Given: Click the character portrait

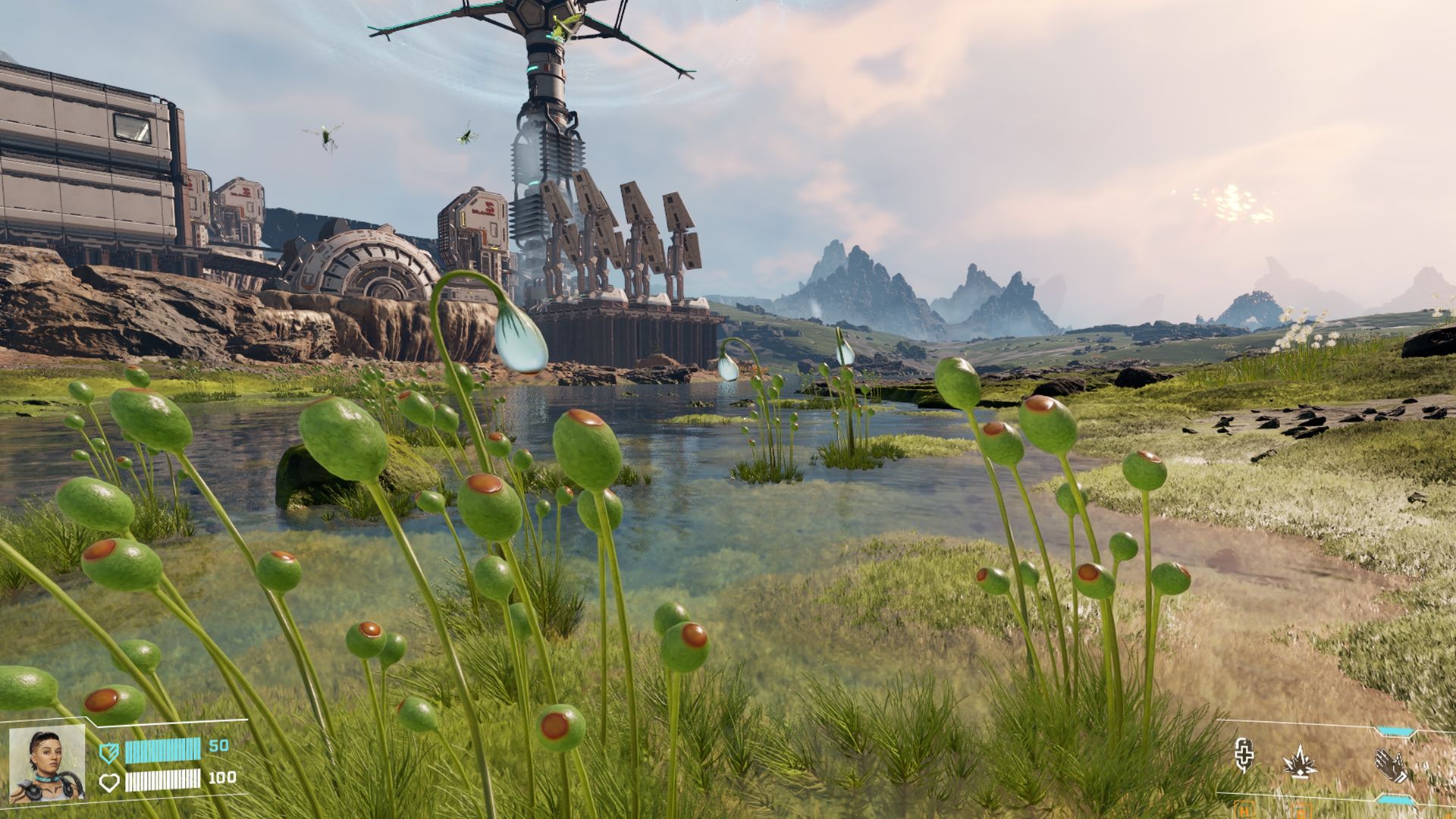Looking at the screenshot, I should 47,764.
